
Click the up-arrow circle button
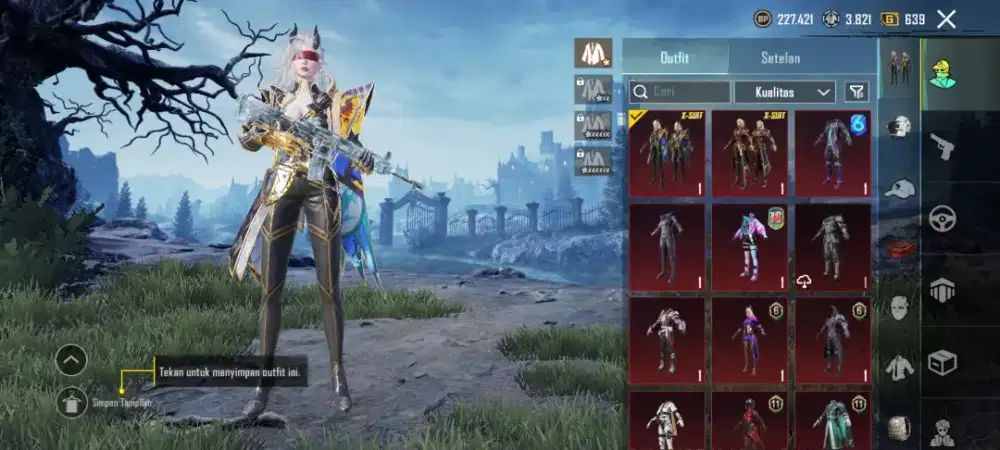click(71, 360)
